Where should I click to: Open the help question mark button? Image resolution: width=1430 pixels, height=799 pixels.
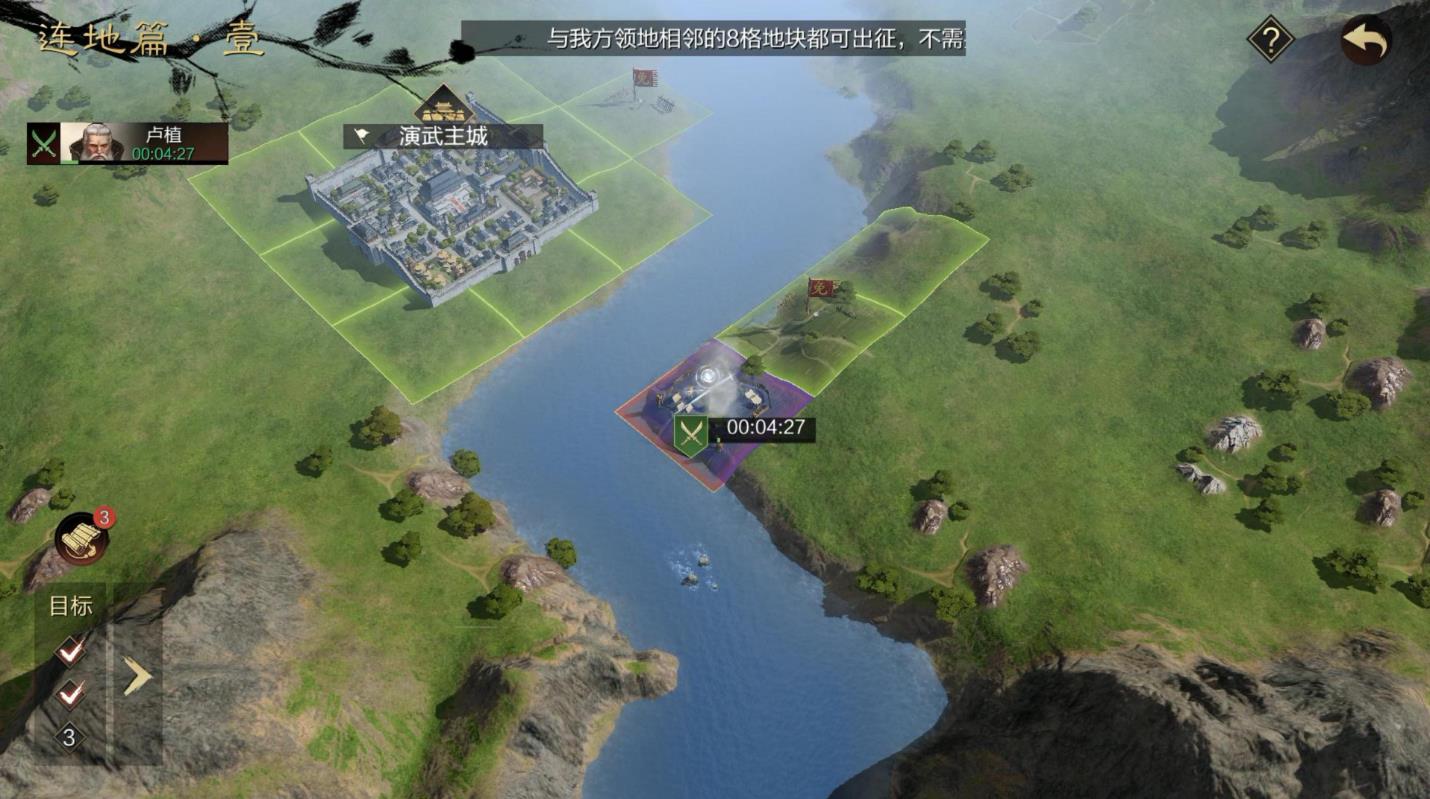tap(1270, 41)
